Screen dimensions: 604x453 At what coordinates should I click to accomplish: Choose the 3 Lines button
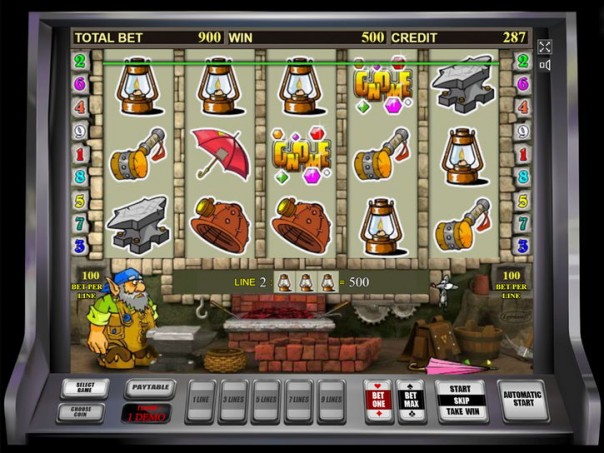234,399
